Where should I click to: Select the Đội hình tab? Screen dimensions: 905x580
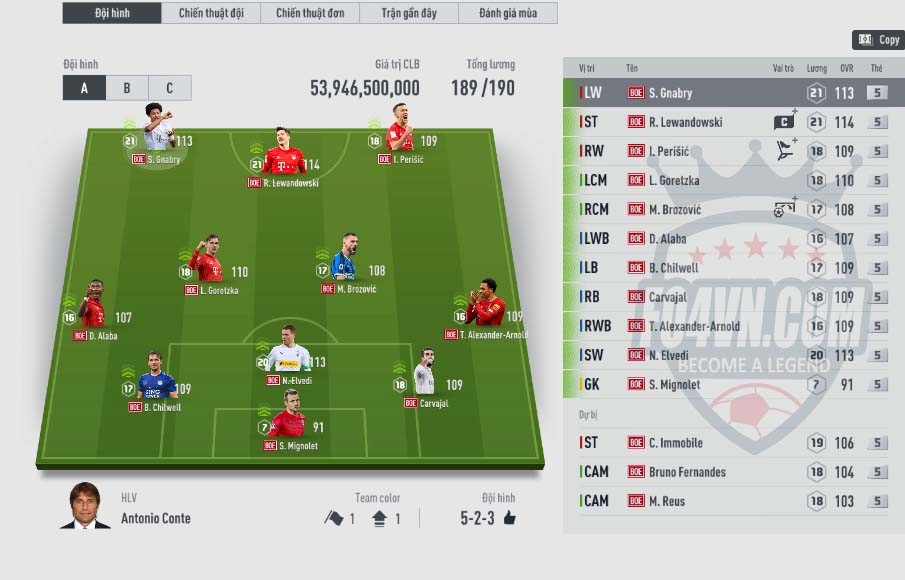(x=111, y=13)
